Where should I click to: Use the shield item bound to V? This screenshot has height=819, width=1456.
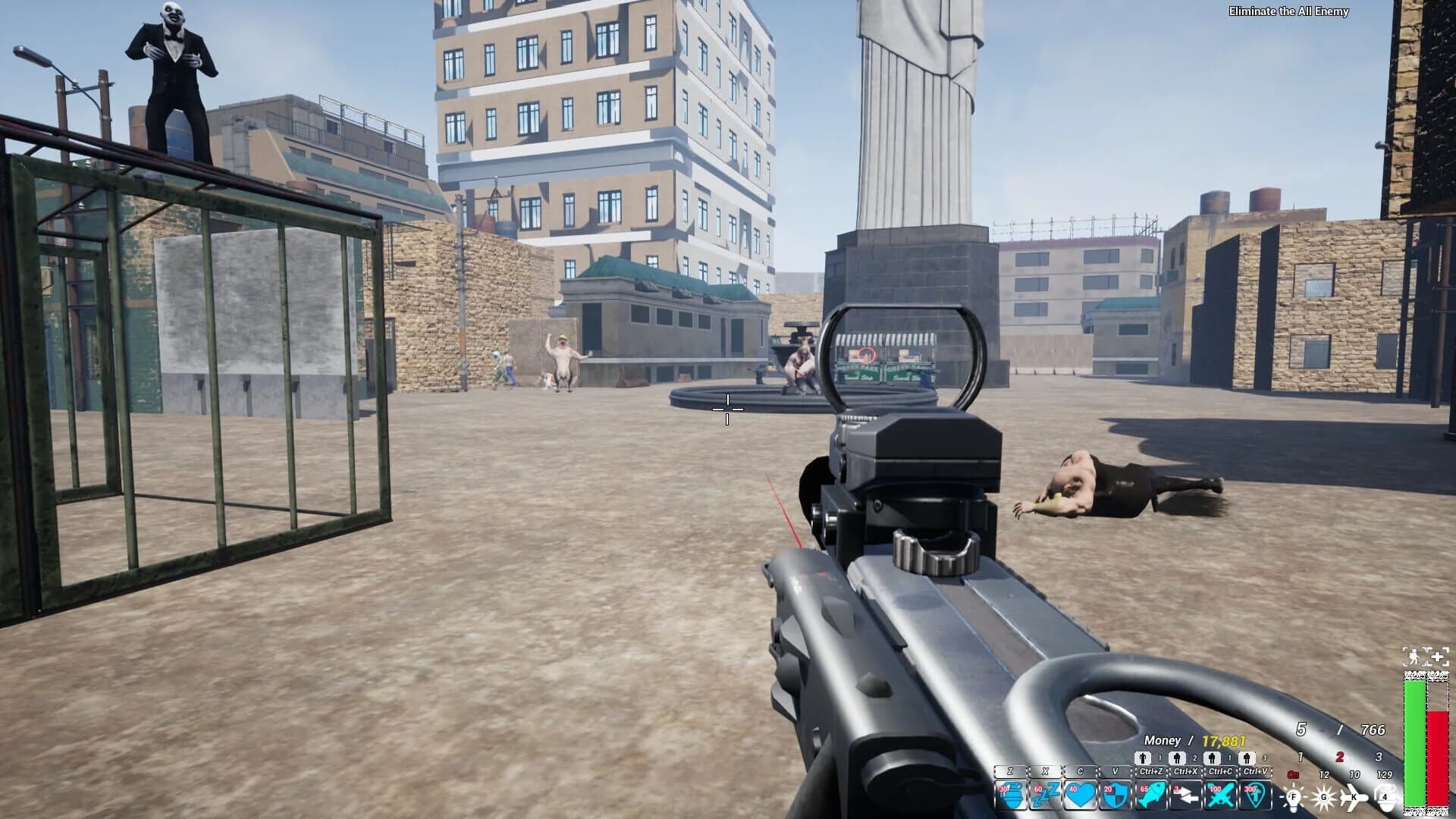pyautogui.click(x=1117, y=794)
